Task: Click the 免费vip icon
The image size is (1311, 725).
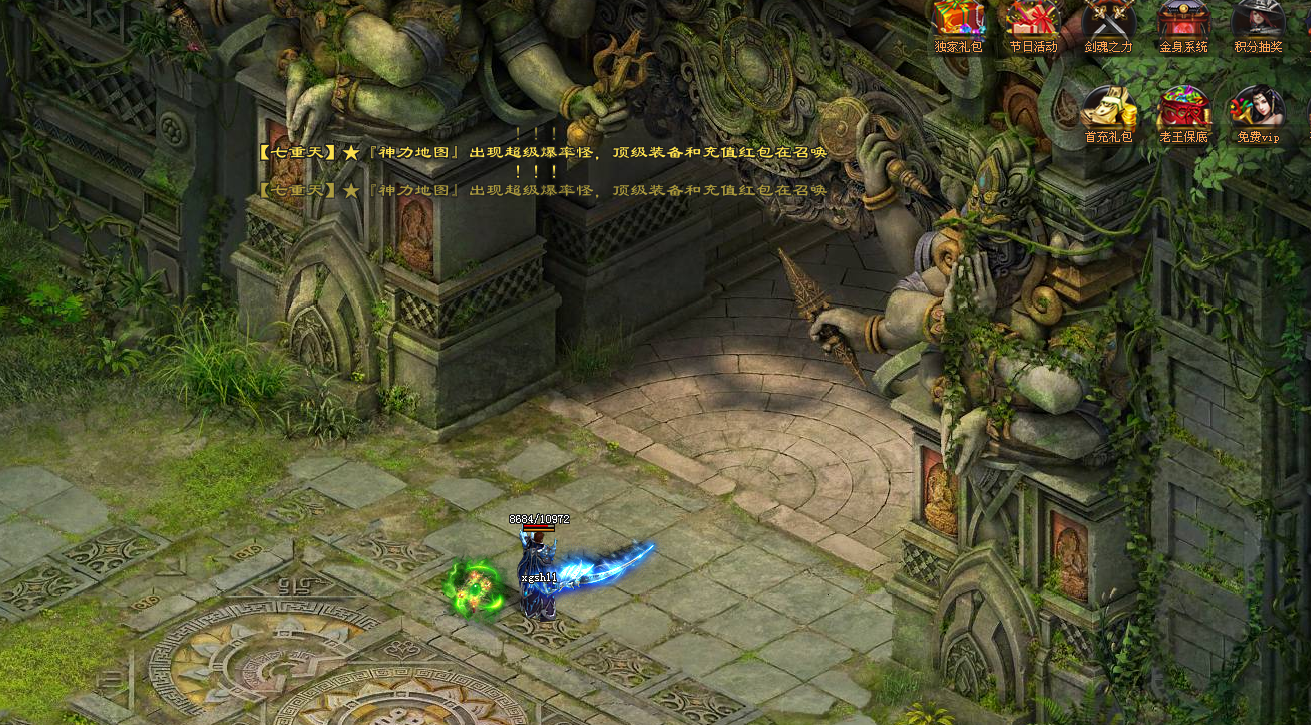Action: click(1257, 110)
